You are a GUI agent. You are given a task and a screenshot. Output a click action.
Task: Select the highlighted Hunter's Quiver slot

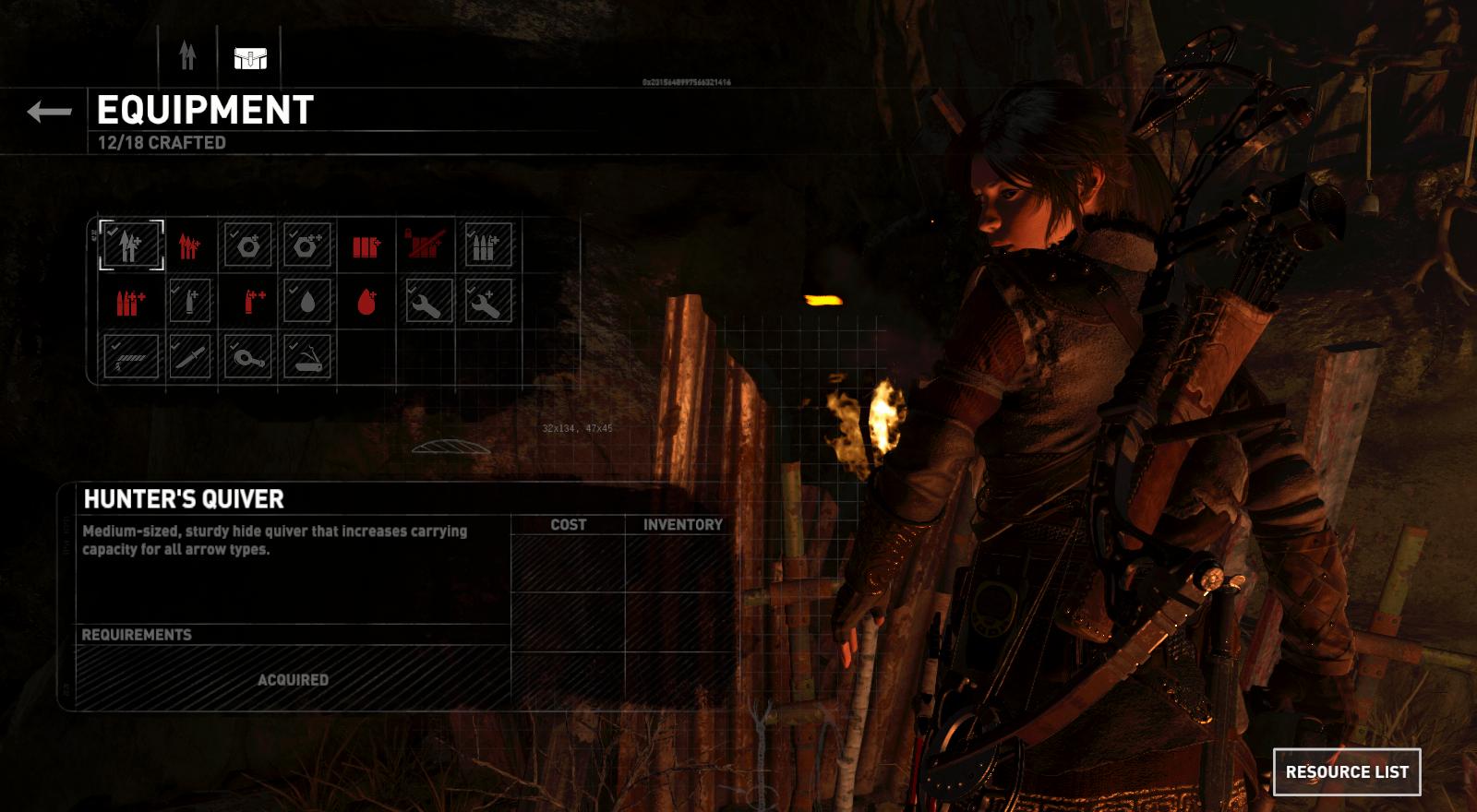point(129,245)
